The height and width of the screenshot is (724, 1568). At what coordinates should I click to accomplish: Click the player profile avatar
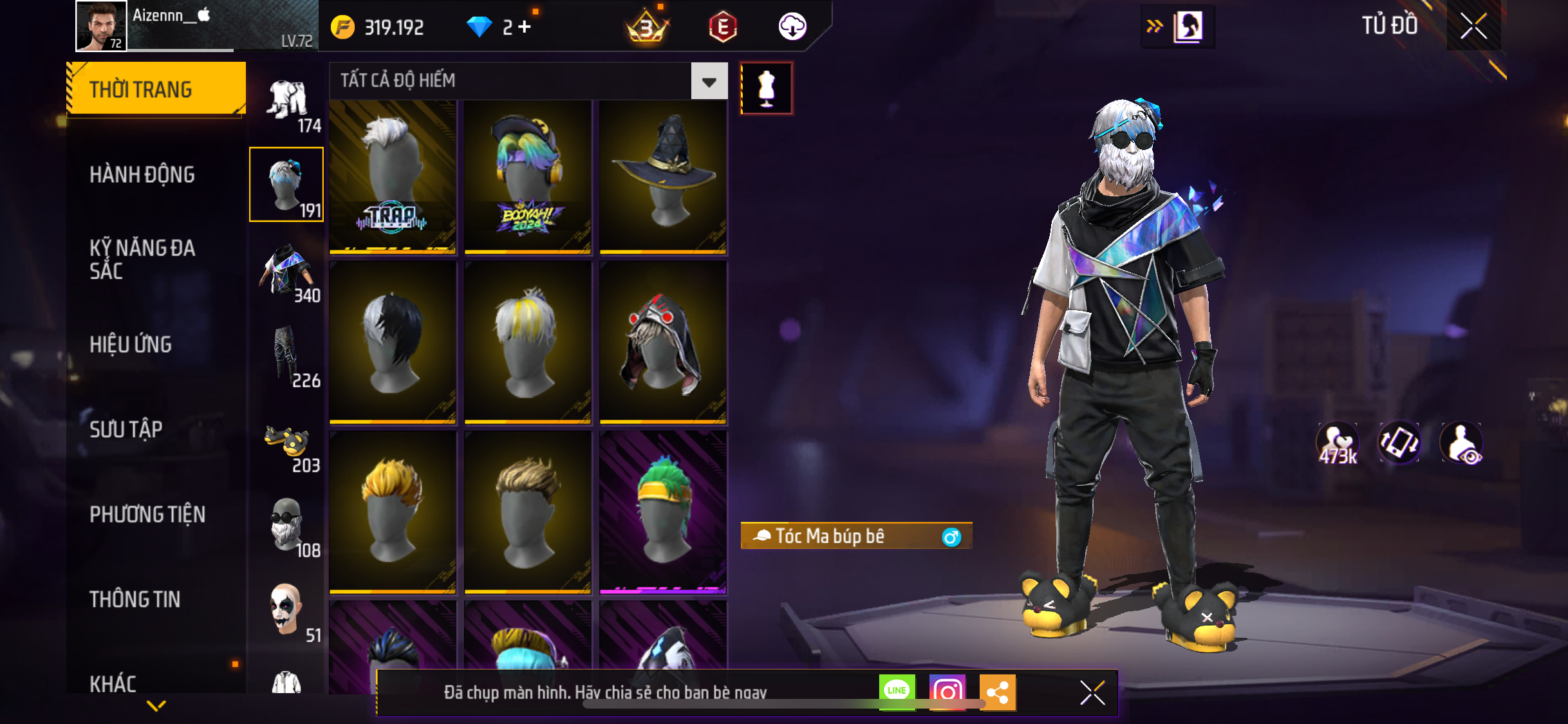pos(101,26)
